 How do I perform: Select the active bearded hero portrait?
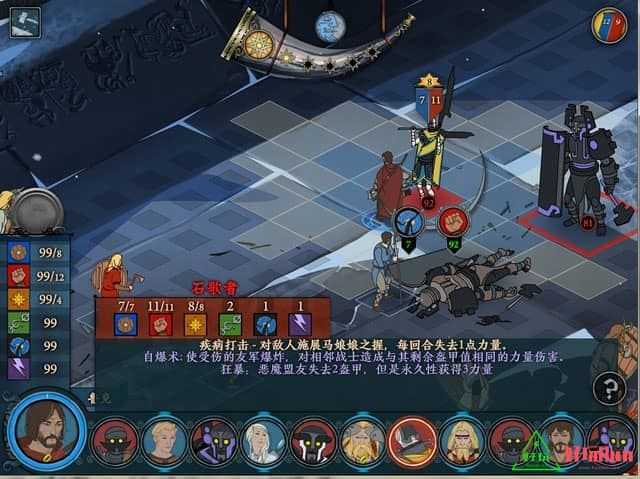click(x=45, y=430)
